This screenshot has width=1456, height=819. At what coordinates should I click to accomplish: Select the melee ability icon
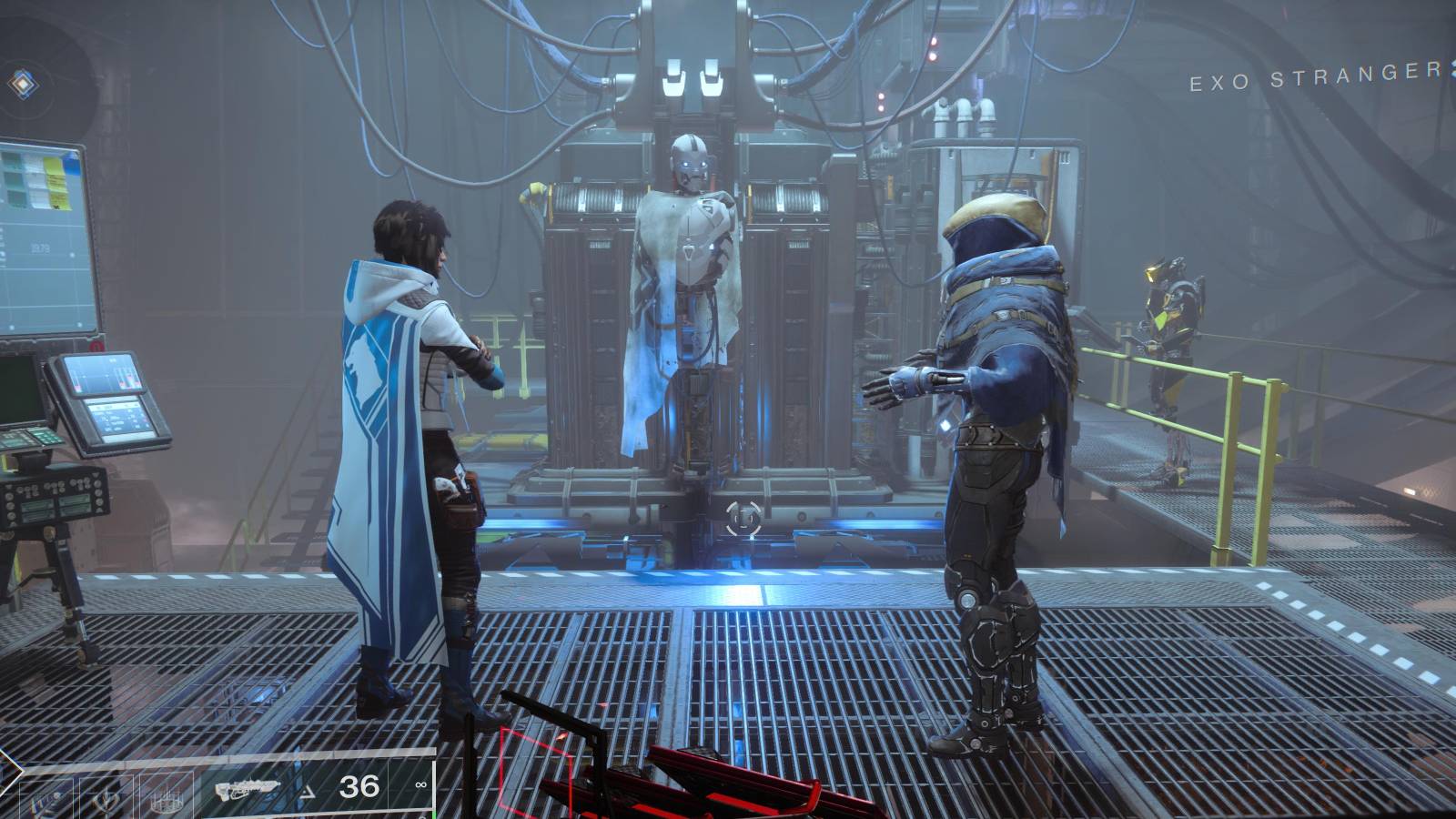tap(107, 799)
